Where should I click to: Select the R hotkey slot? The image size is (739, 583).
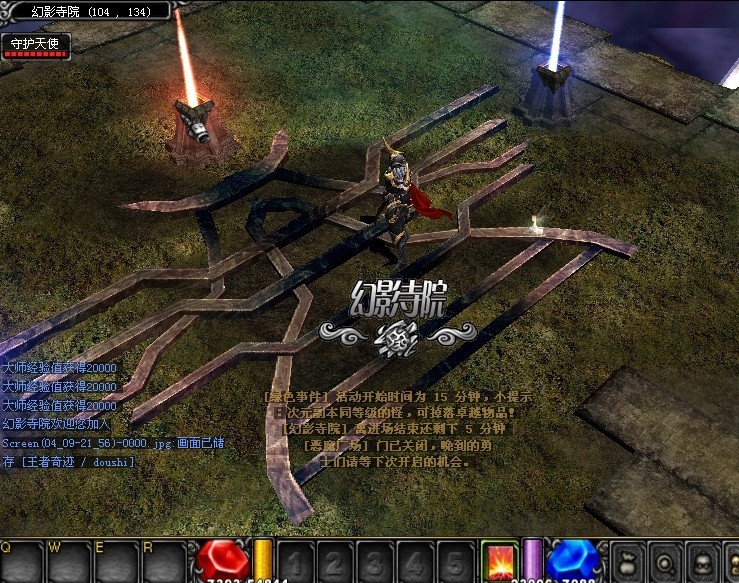click(x=163, y=562)
